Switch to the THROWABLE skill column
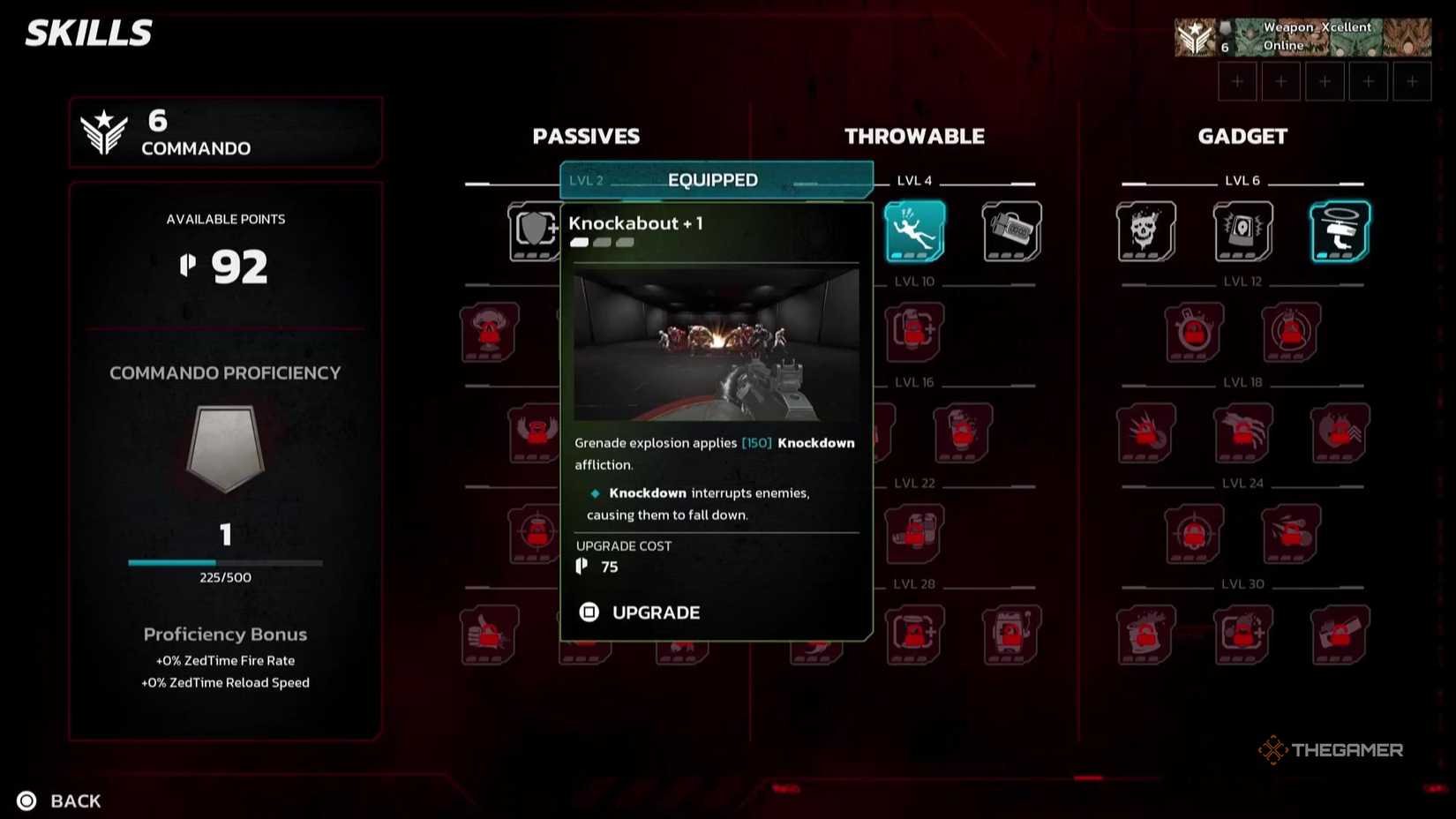The width and height of the screenshot is (1456, 819). (915, 136)
